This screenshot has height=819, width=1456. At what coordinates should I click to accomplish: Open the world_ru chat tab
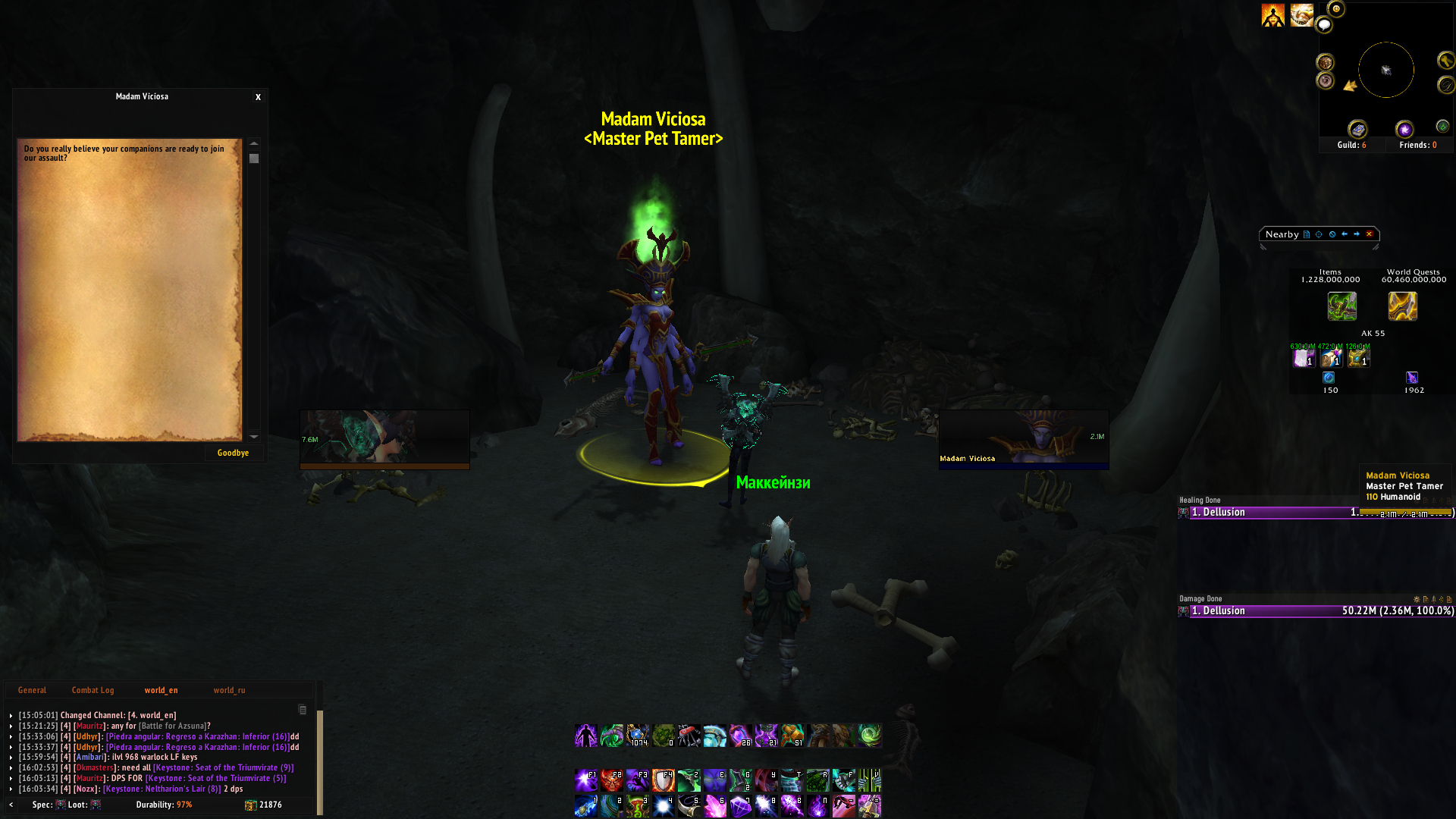229,690
